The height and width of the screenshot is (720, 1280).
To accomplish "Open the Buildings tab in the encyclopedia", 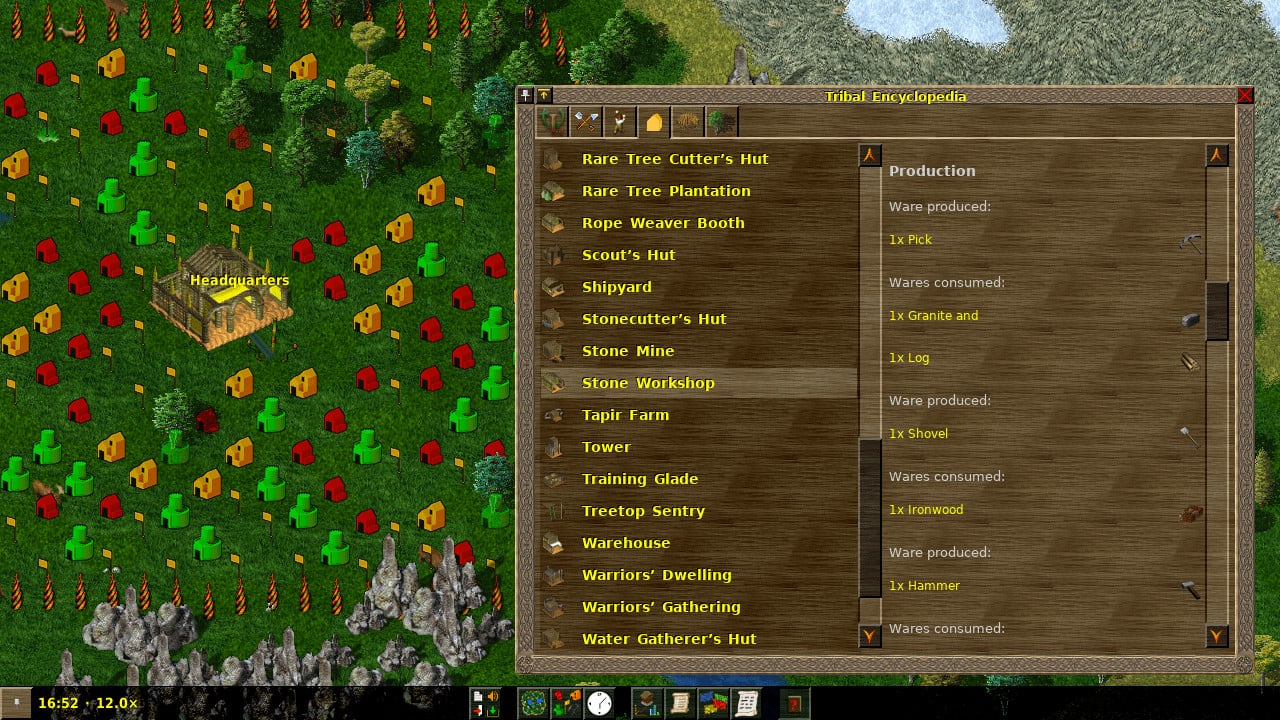I will pos(652,120).
